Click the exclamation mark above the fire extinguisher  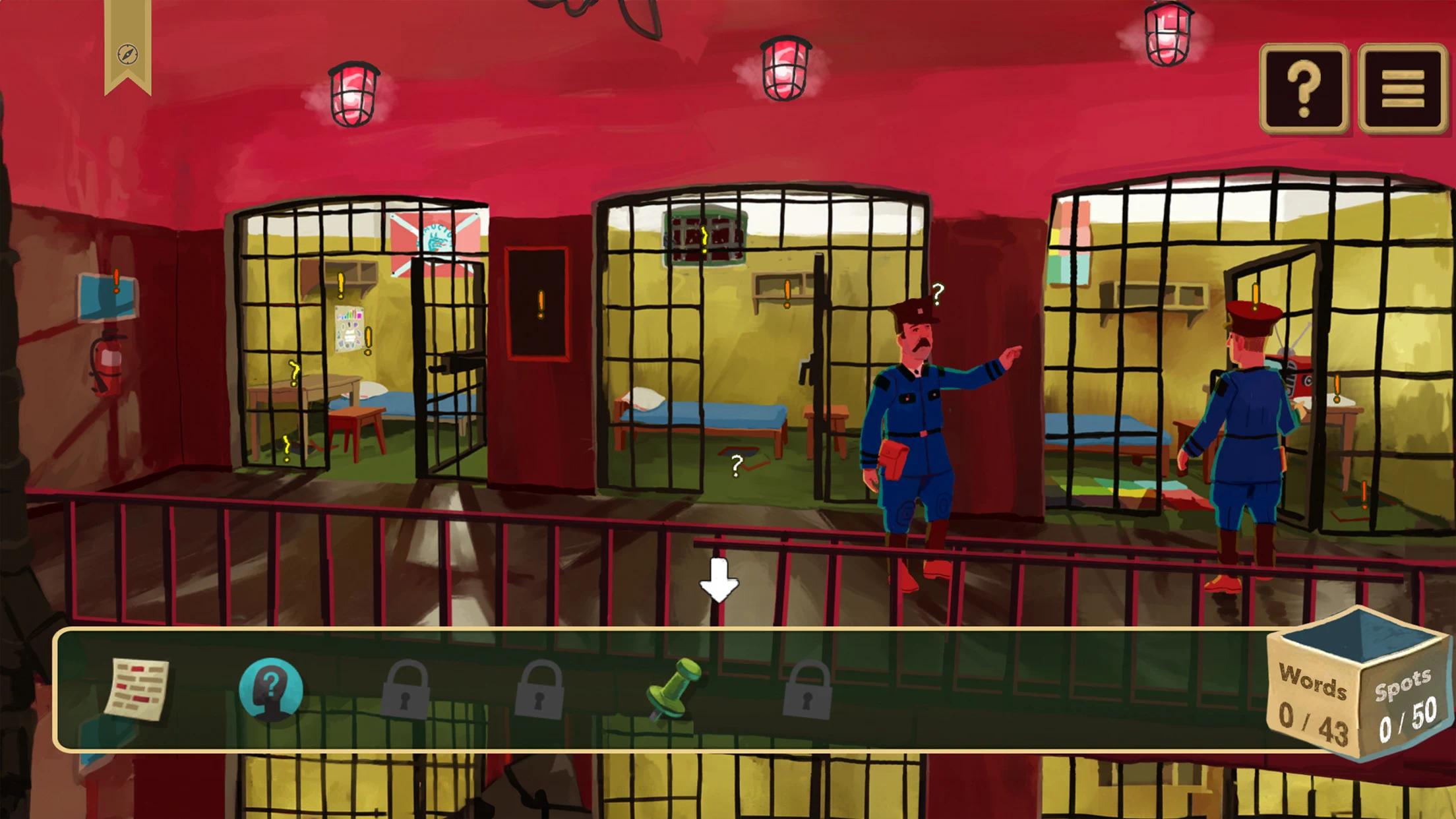pos(117,282)
